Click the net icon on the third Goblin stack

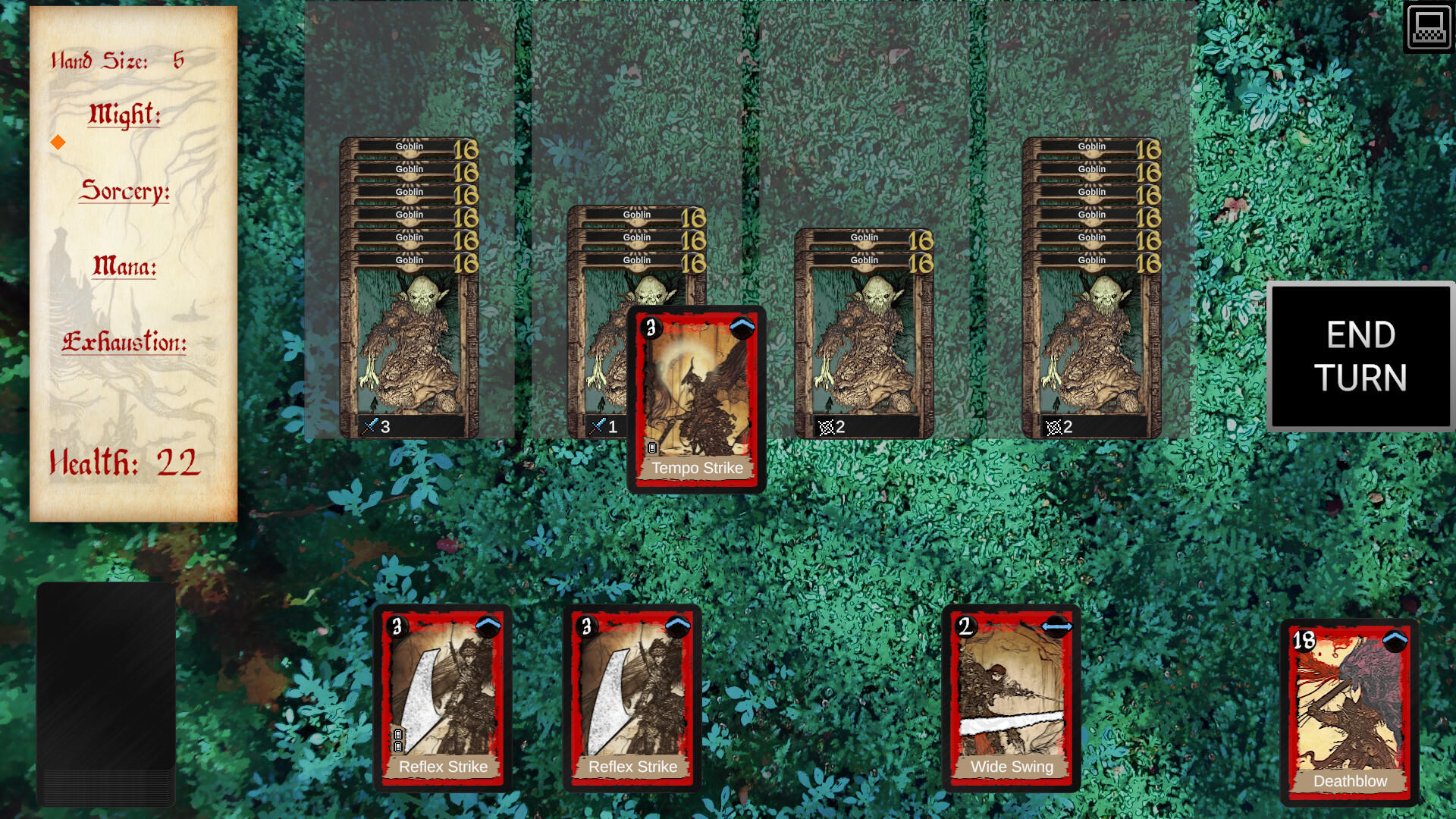pyautogui.click(x=827, y=426)
